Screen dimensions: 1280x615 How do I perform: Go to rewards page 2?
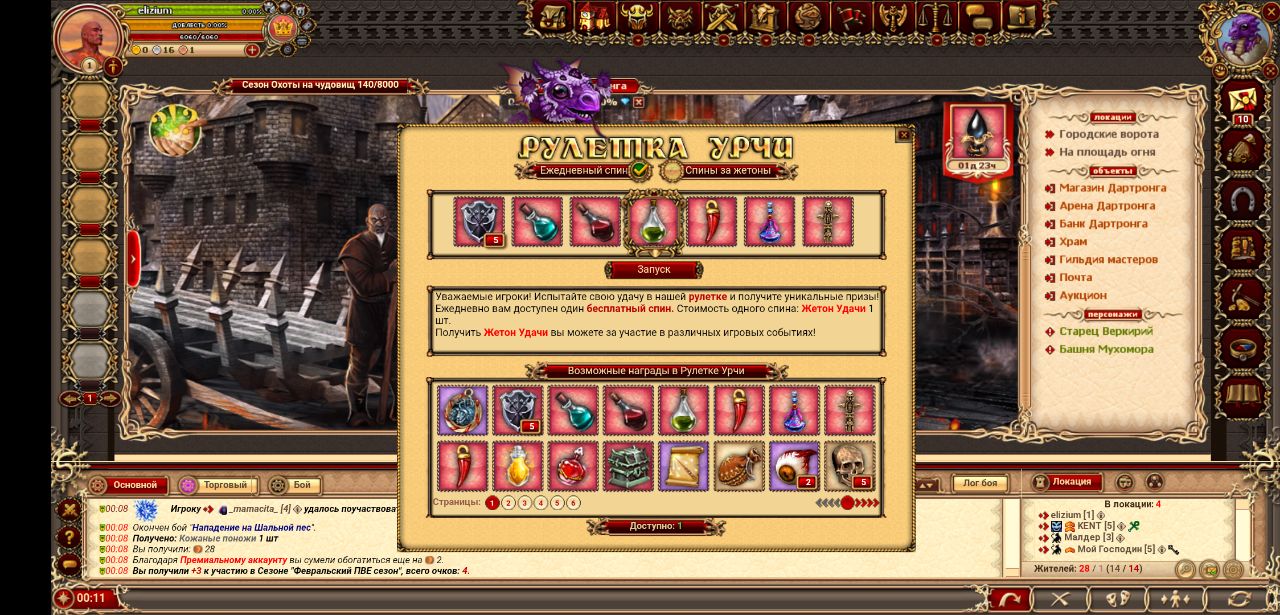coord(508,503)
